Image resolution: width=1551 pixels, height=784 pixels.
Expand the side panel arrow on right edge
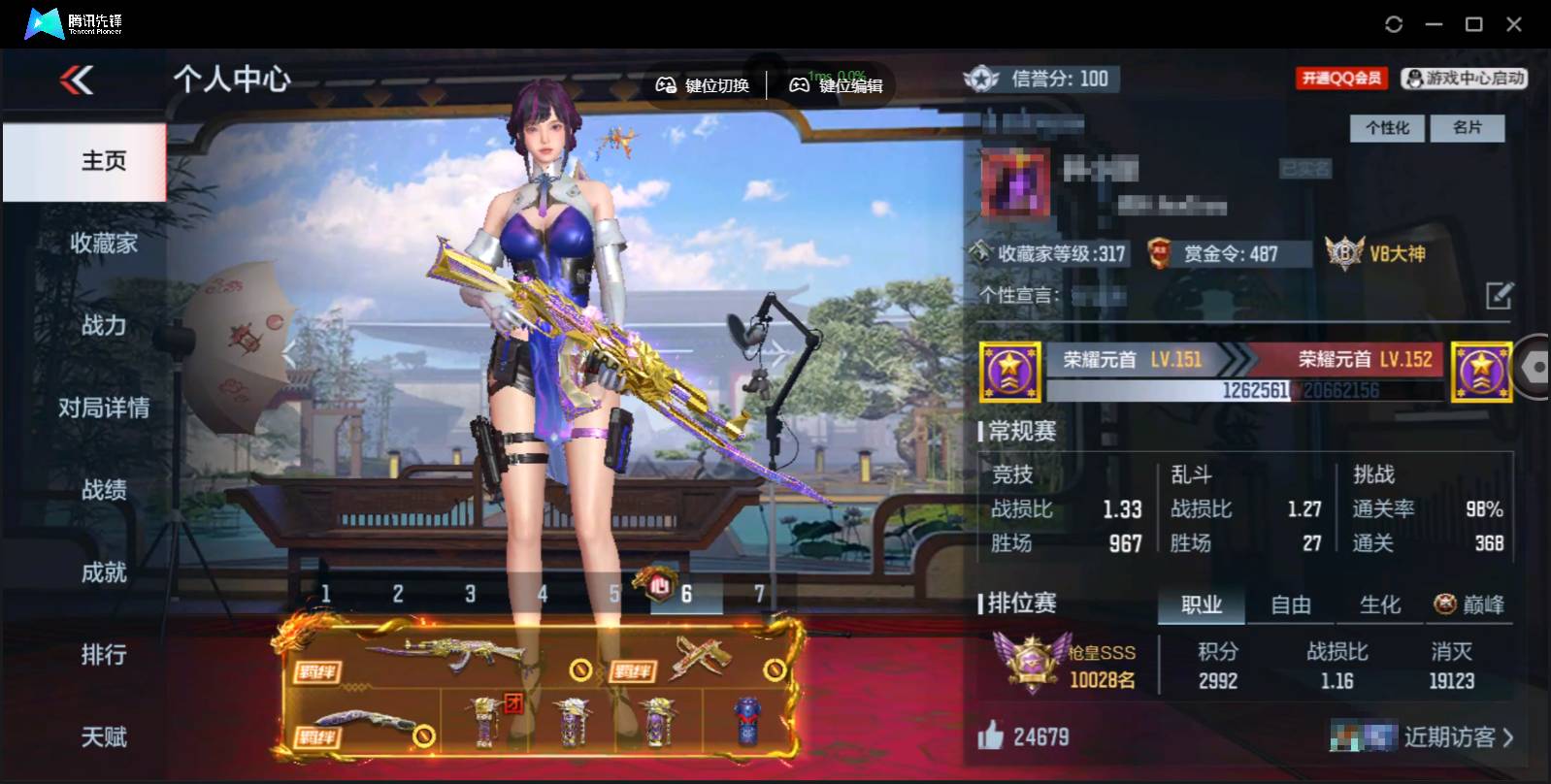1535,369
